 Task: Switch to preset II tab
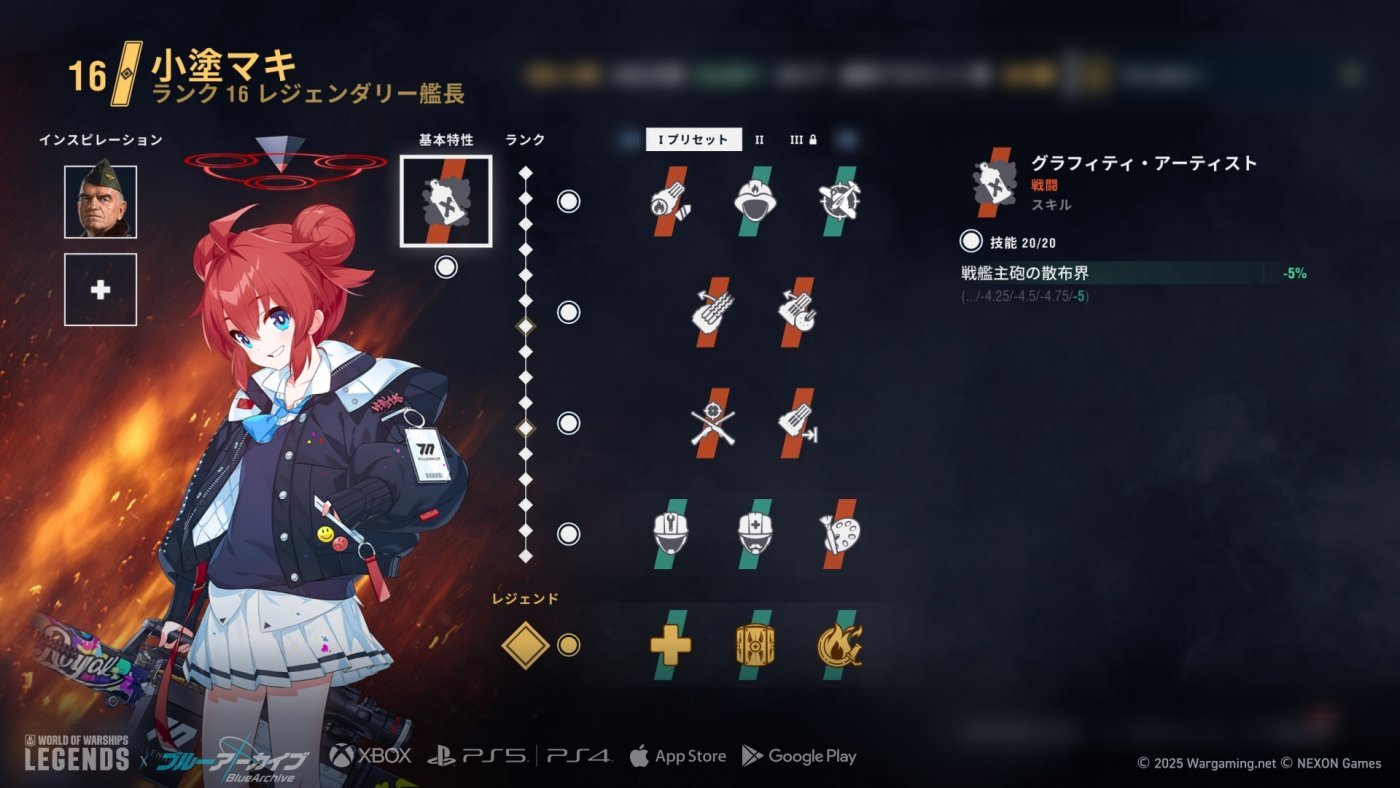click(760, 141)
